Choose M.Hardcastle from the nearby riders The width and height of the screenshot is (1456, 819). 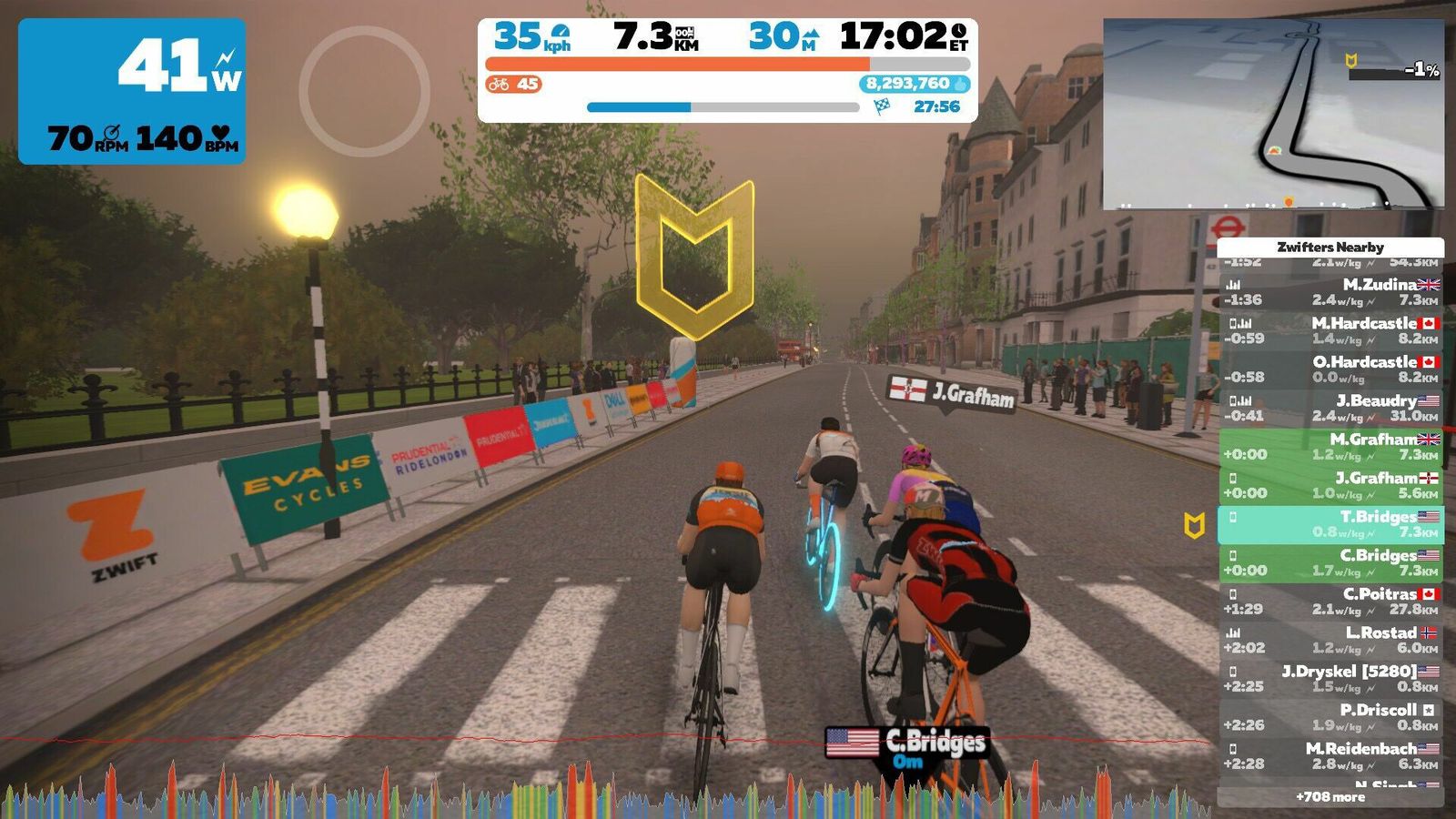pos(1330,330)
